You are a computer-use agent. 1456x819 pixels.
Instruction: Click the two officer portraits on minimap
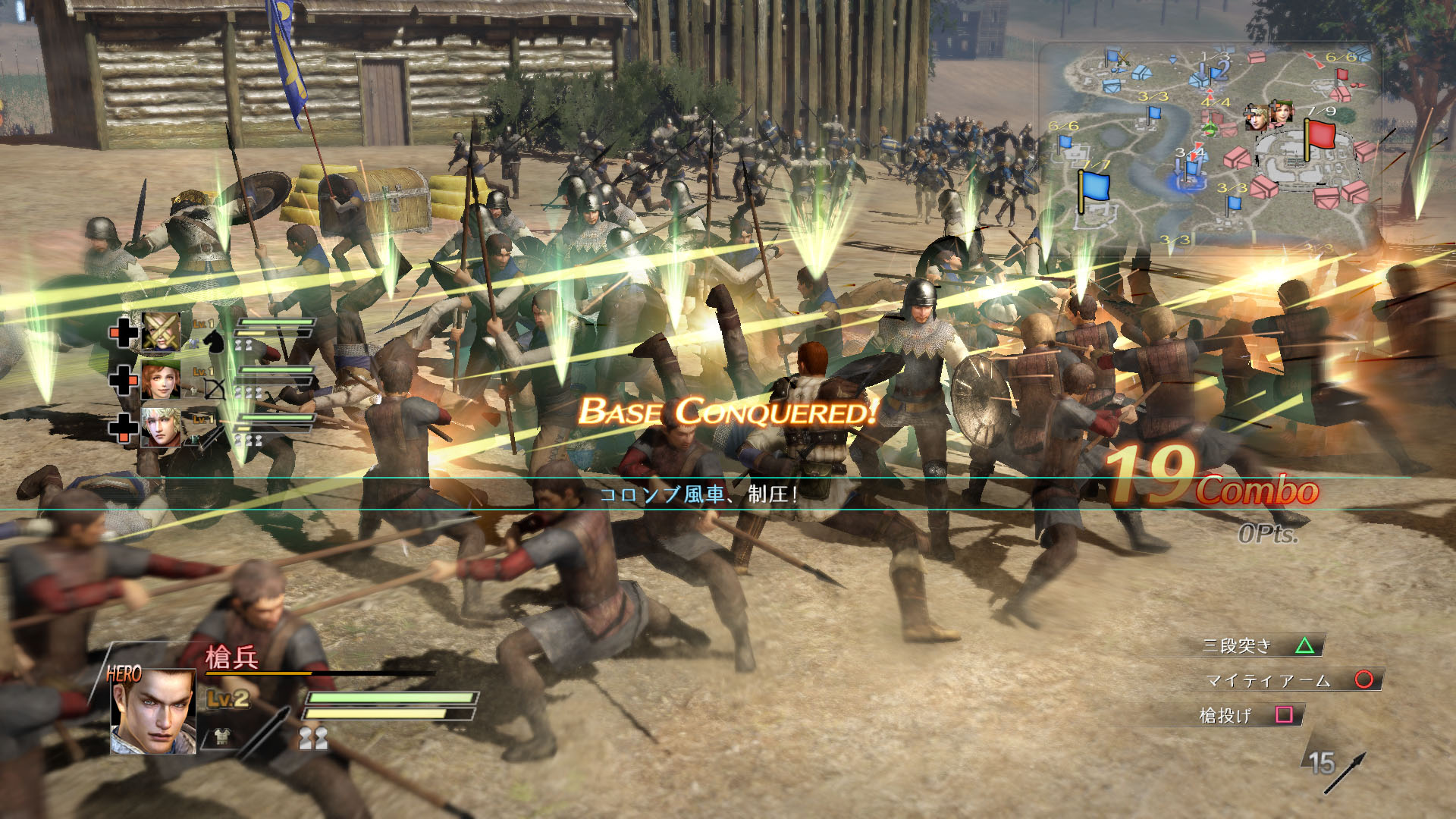point(1269,115)
